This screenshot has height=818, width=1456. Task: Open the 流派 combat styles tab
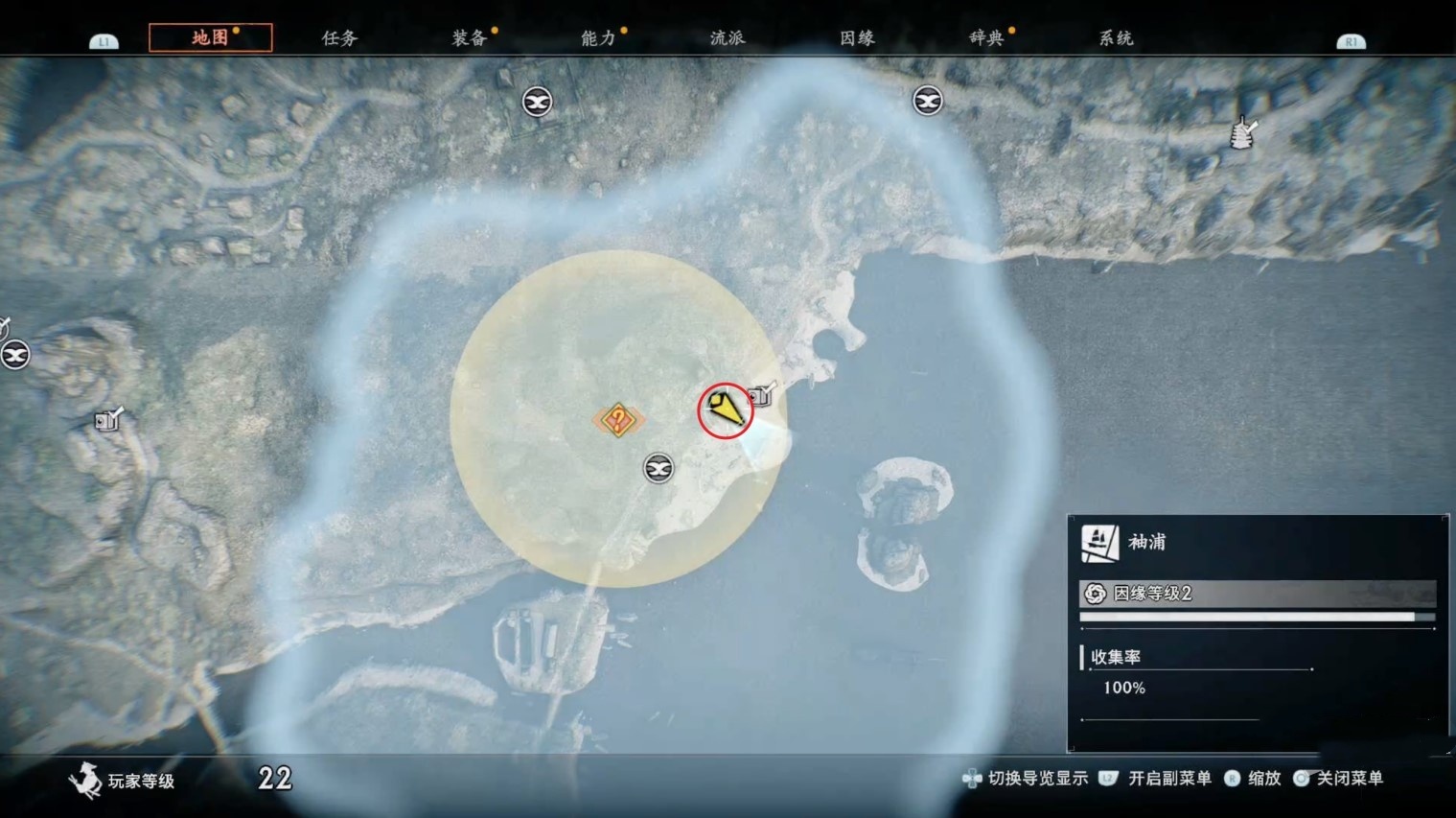click(728, 37)
